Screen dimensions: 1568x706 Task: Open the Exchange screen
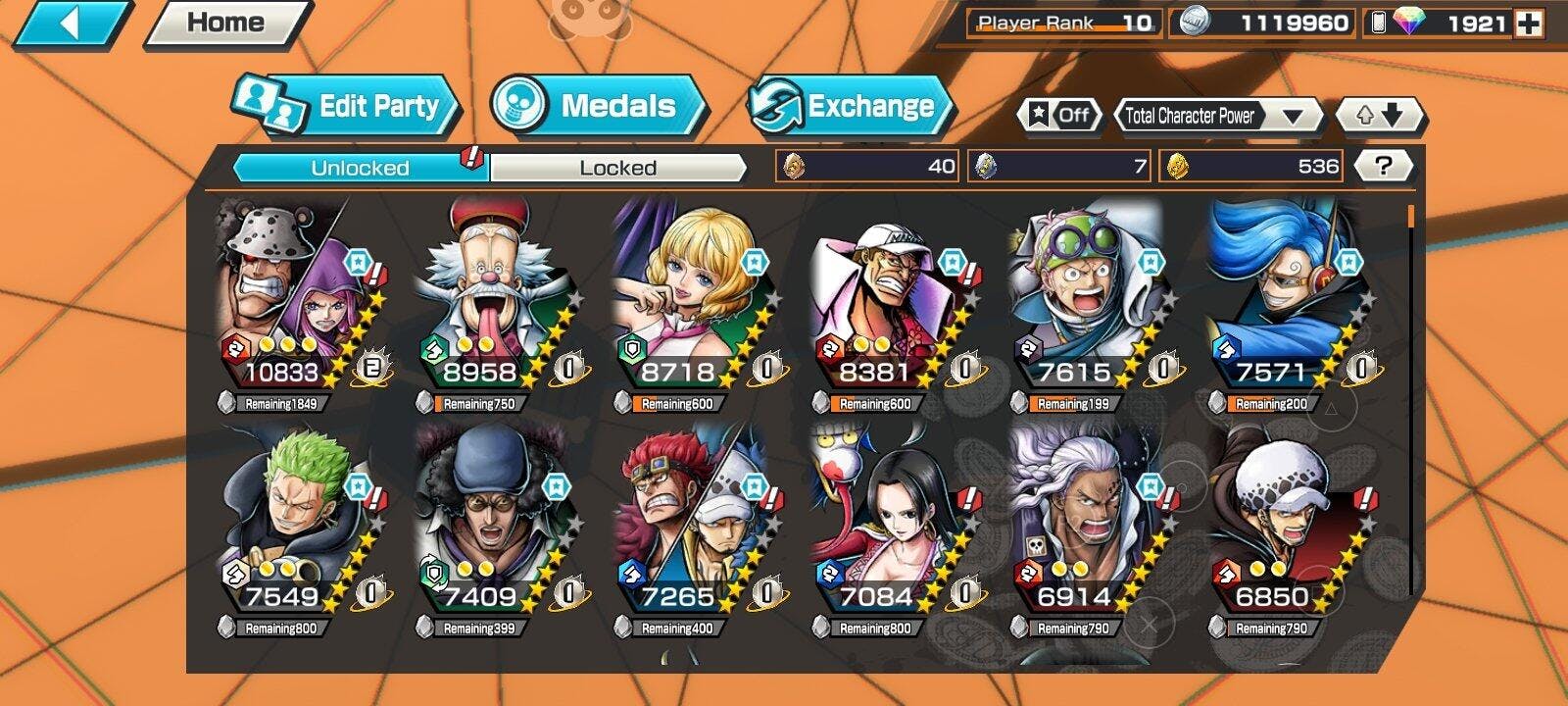click(850, 106)
